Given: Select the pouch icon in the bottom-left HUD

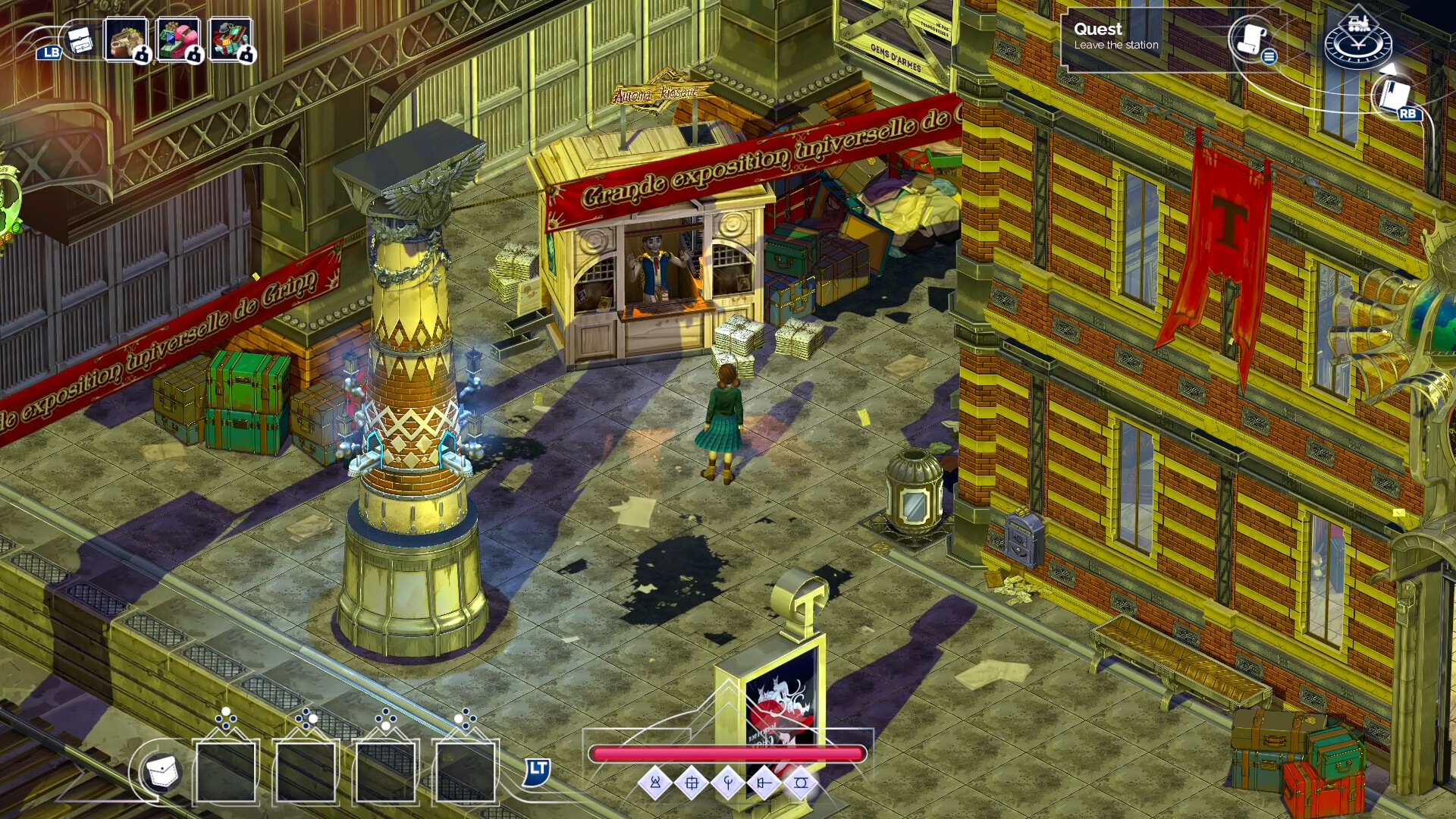Looking at the screenshot, I should 163,771.
